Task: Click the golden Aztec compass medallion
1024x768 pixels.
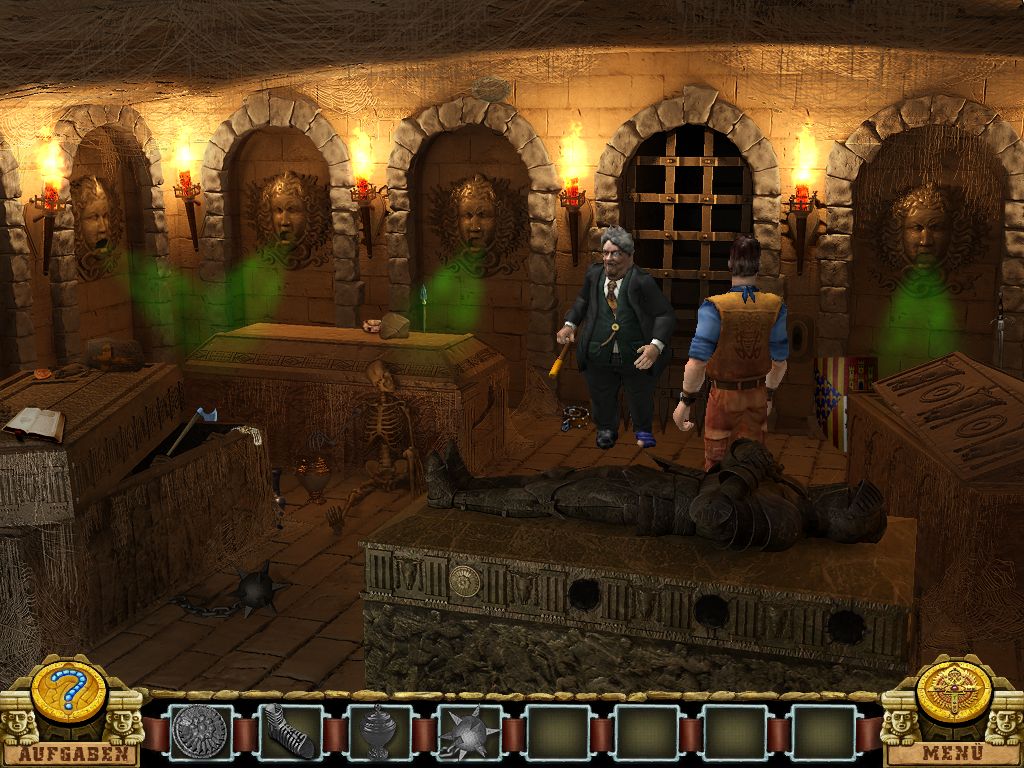Action: (953, 691)
